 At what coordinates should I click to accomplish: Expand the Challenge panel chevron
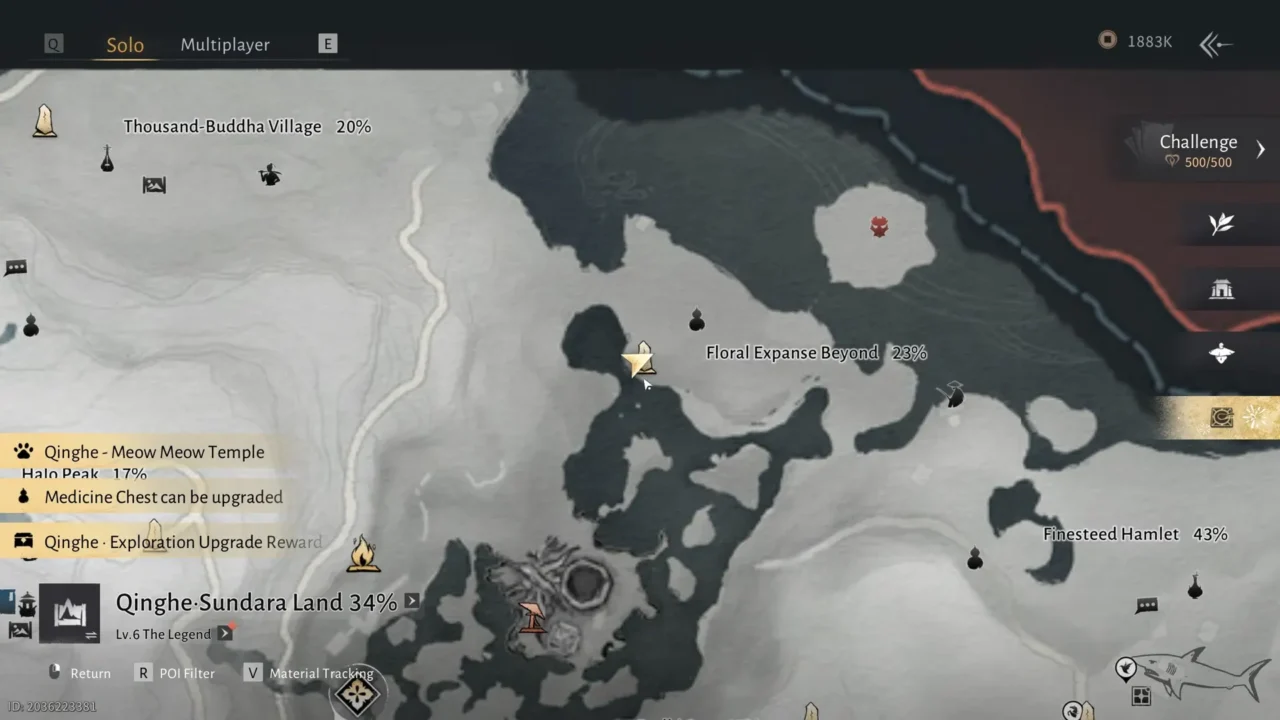tap(1259, 148)
